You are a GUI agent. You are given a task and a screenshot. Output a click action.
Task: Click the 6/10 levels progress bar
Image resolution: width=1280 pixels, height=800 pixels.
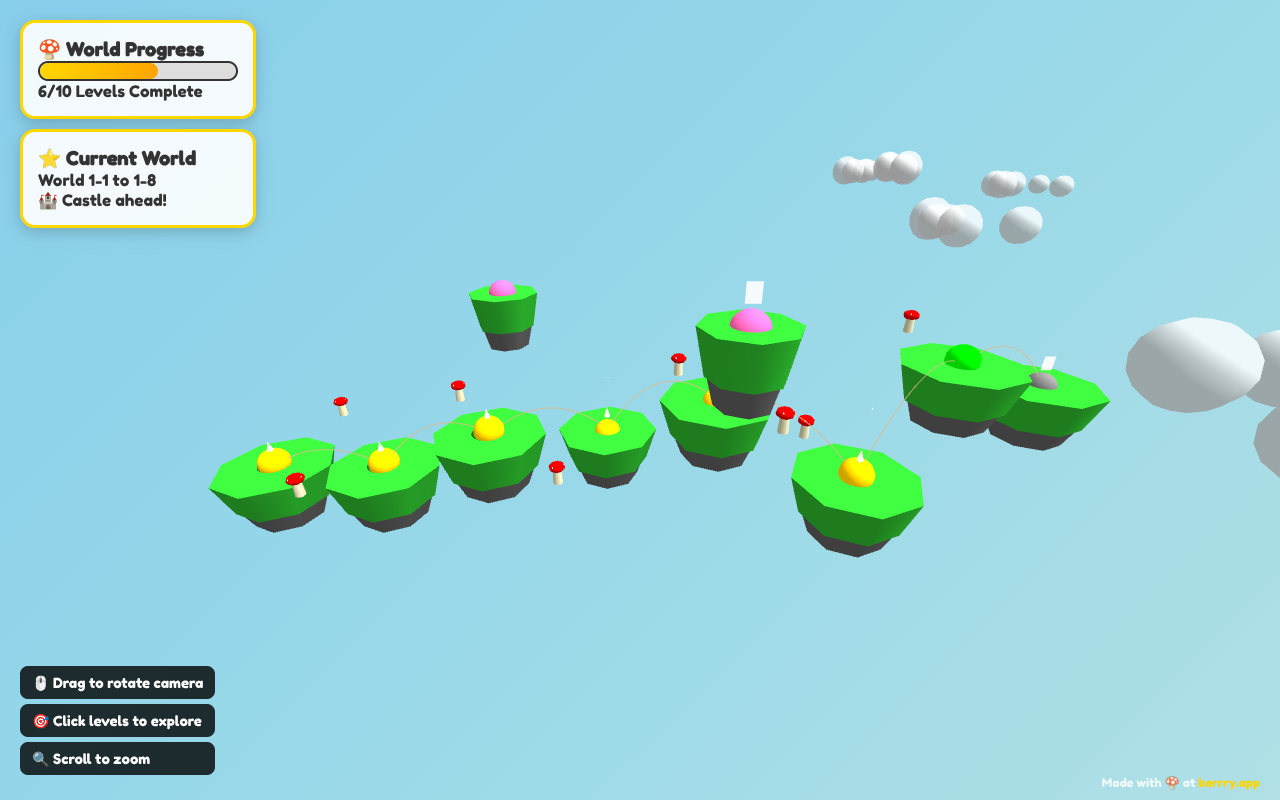tap(137, 70)
